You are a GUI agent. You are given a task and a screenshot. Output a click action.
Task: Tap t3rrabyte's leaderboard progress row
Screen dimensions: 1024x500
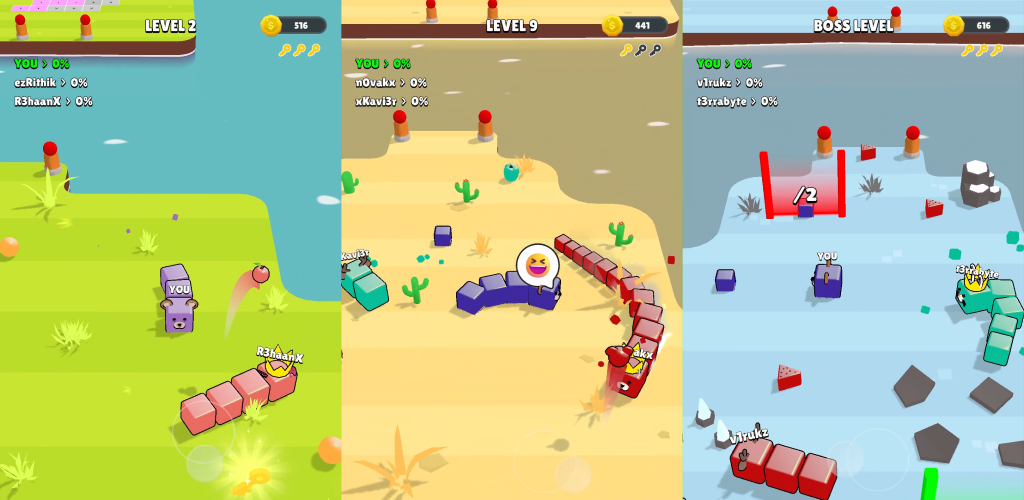pyautogui.click(x=737, y=101)
